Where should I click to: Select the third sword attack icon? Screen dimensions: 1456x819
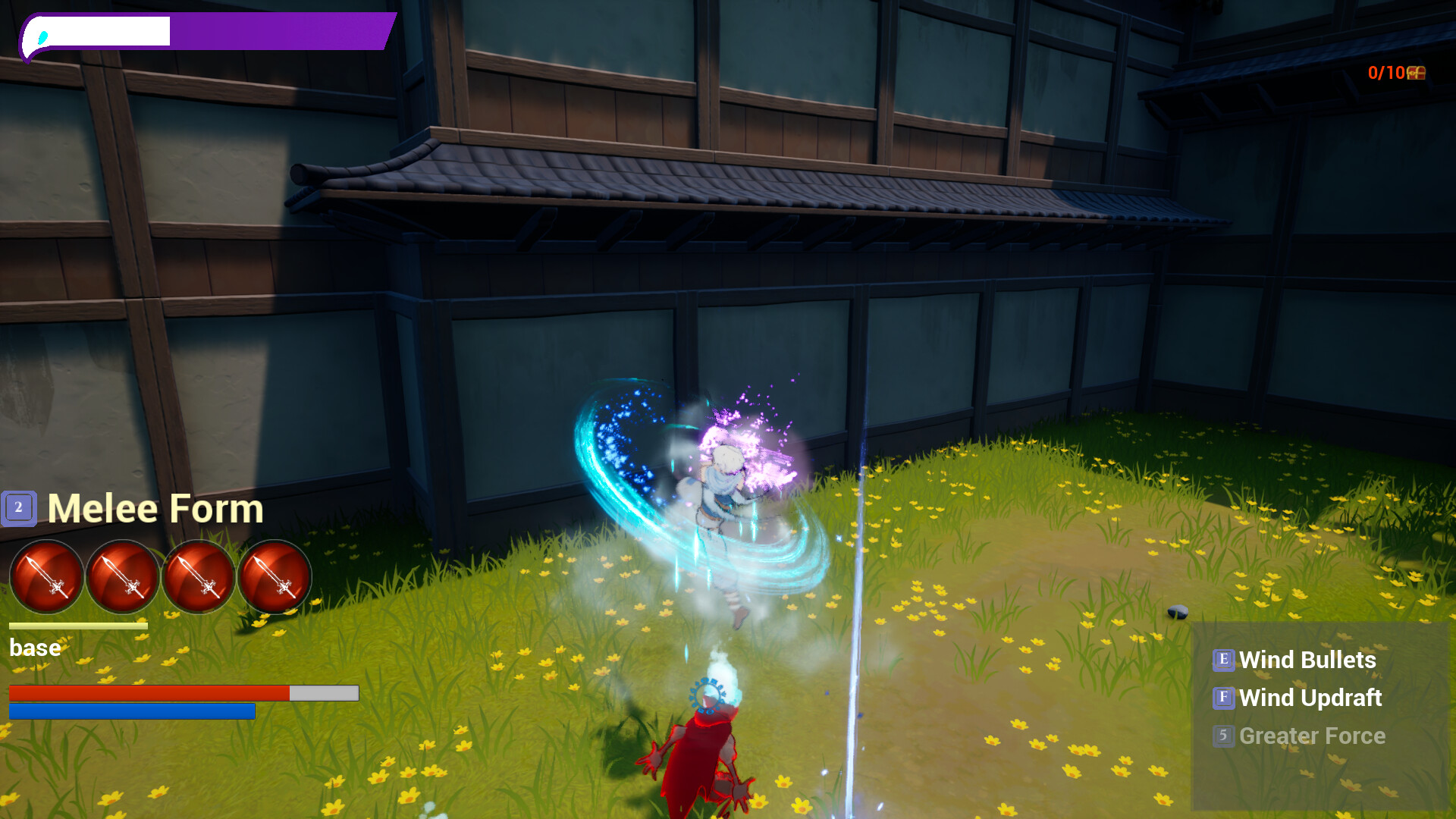pyautogui.click(x=199, y=578)
